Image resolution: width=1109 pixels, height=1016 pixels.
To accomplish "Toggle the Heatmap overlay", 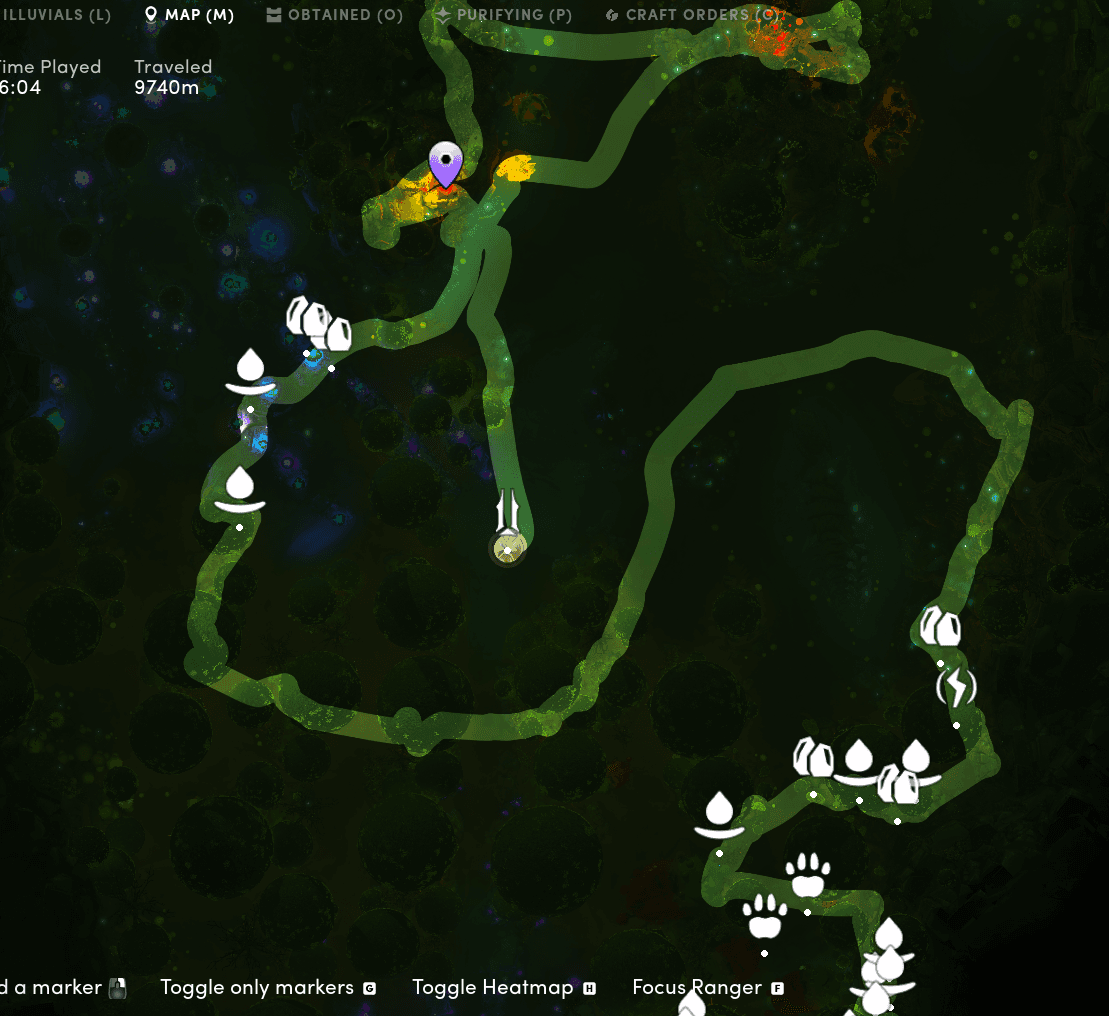I will [503, 988].
